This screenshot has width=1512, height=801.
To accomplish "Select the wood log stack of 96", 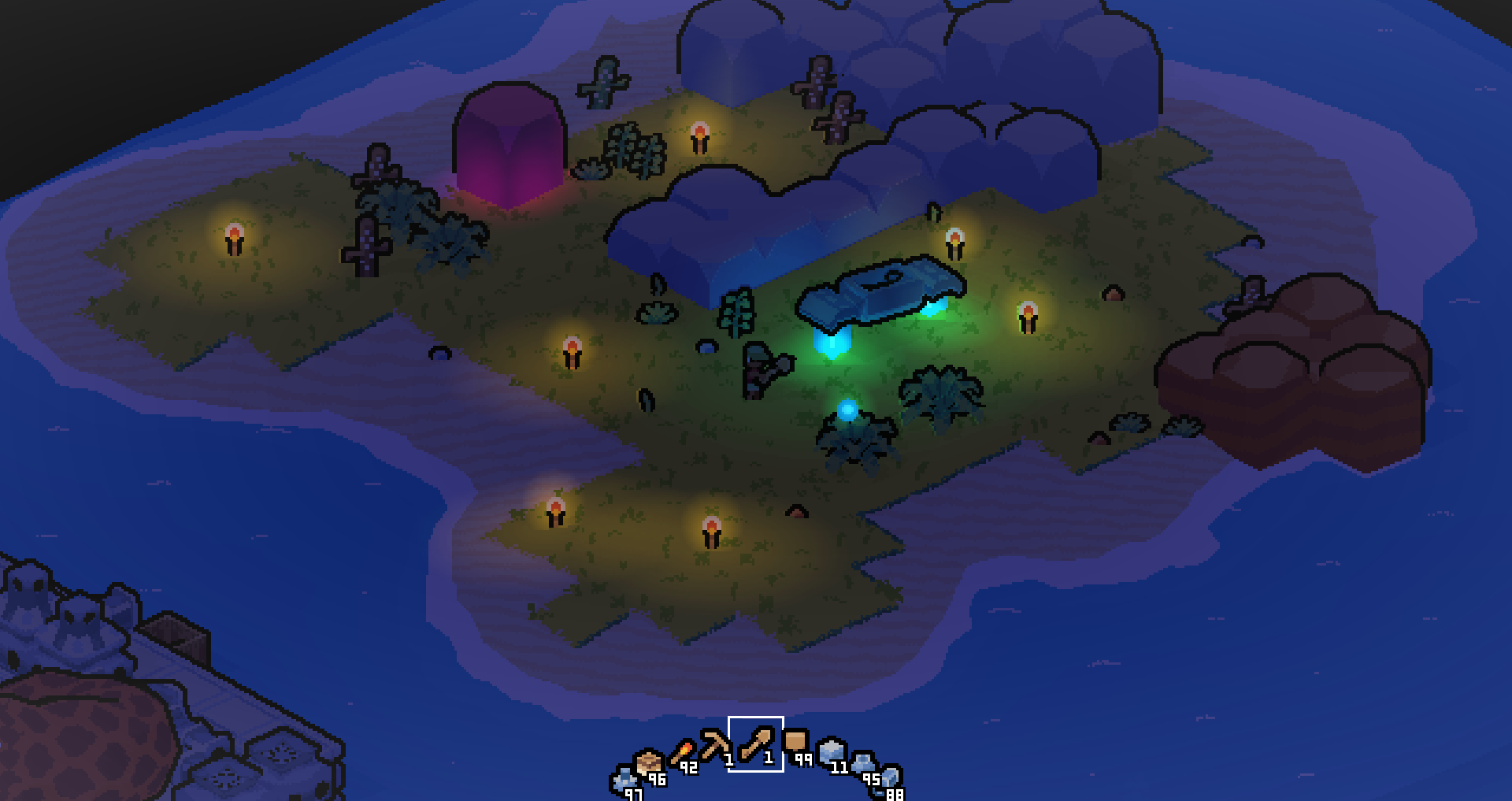I will [648, 761].
